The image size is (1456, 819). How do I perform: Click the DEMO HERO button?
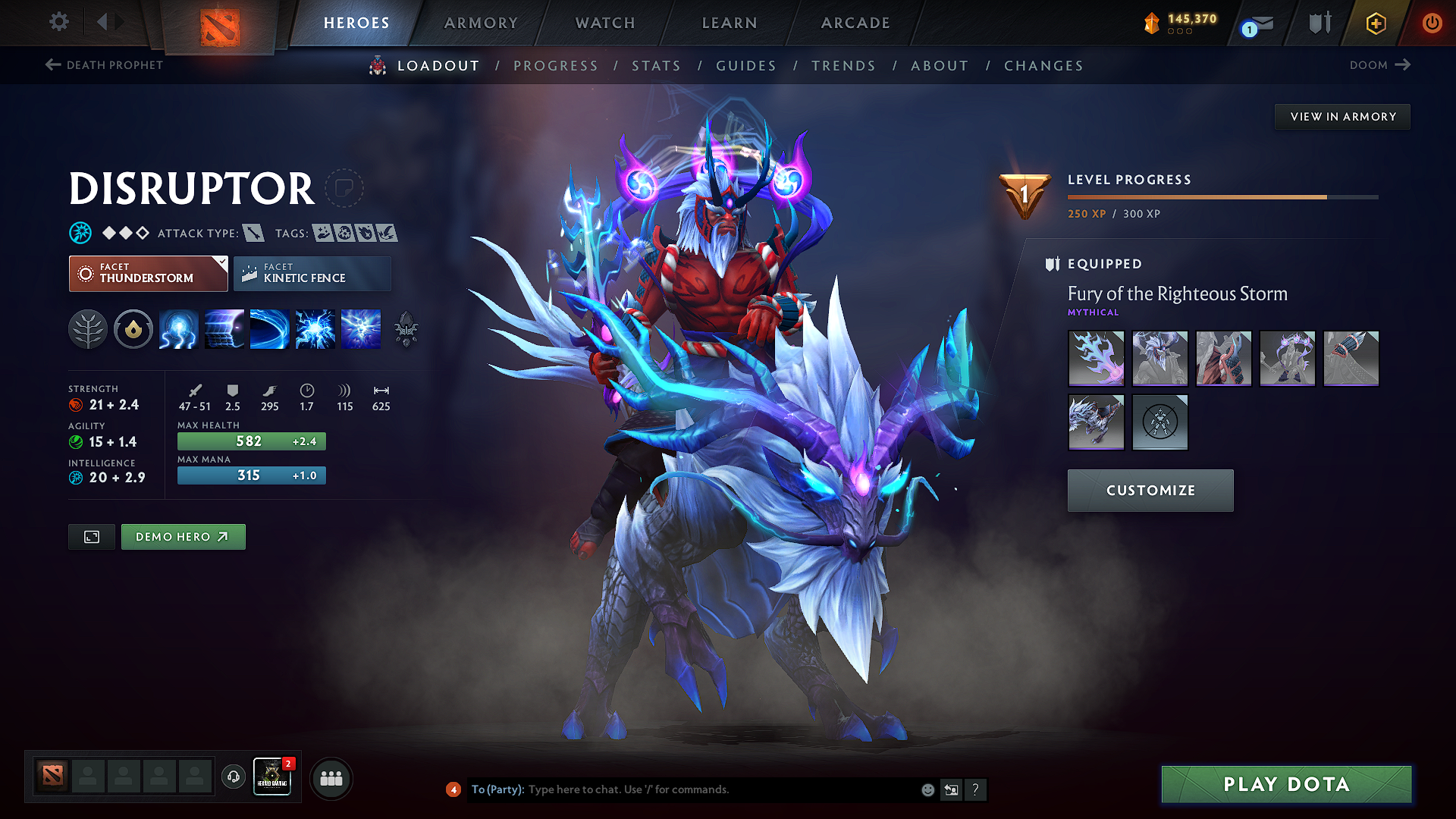tap(183, 536)
